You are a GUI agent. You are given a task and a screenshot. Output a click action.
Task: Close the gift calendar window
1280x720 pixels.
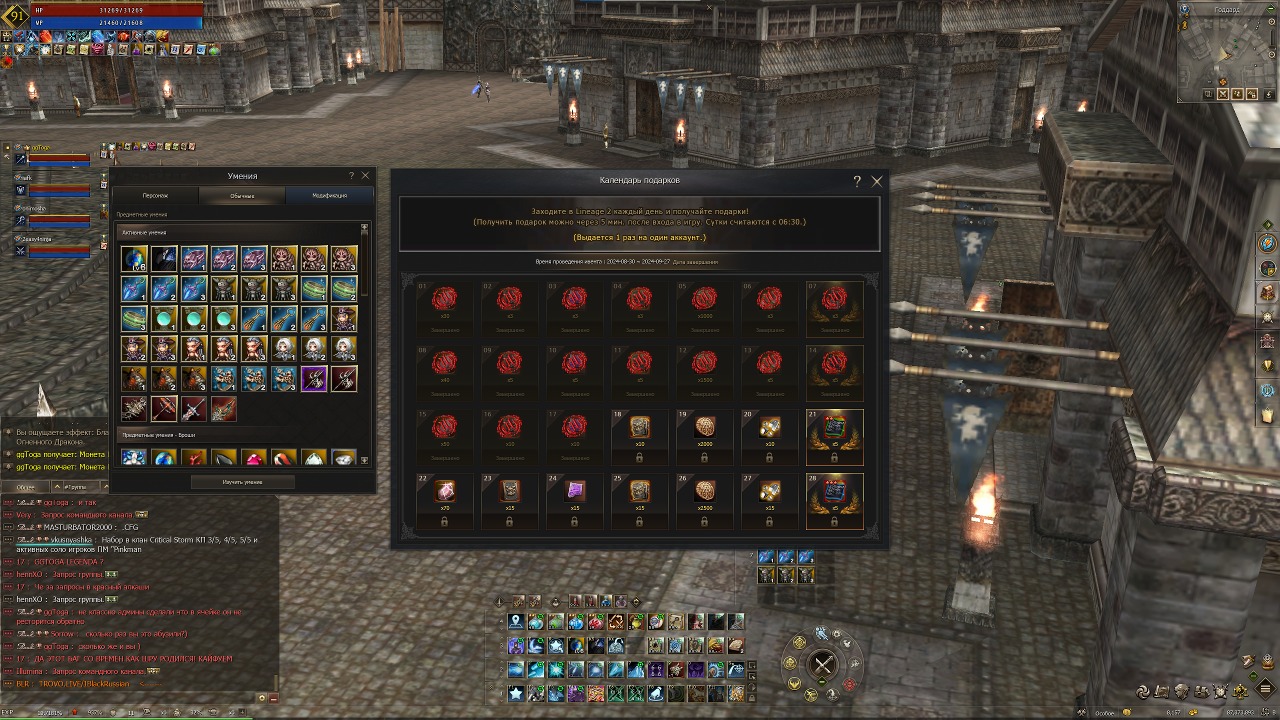(877, 181)
